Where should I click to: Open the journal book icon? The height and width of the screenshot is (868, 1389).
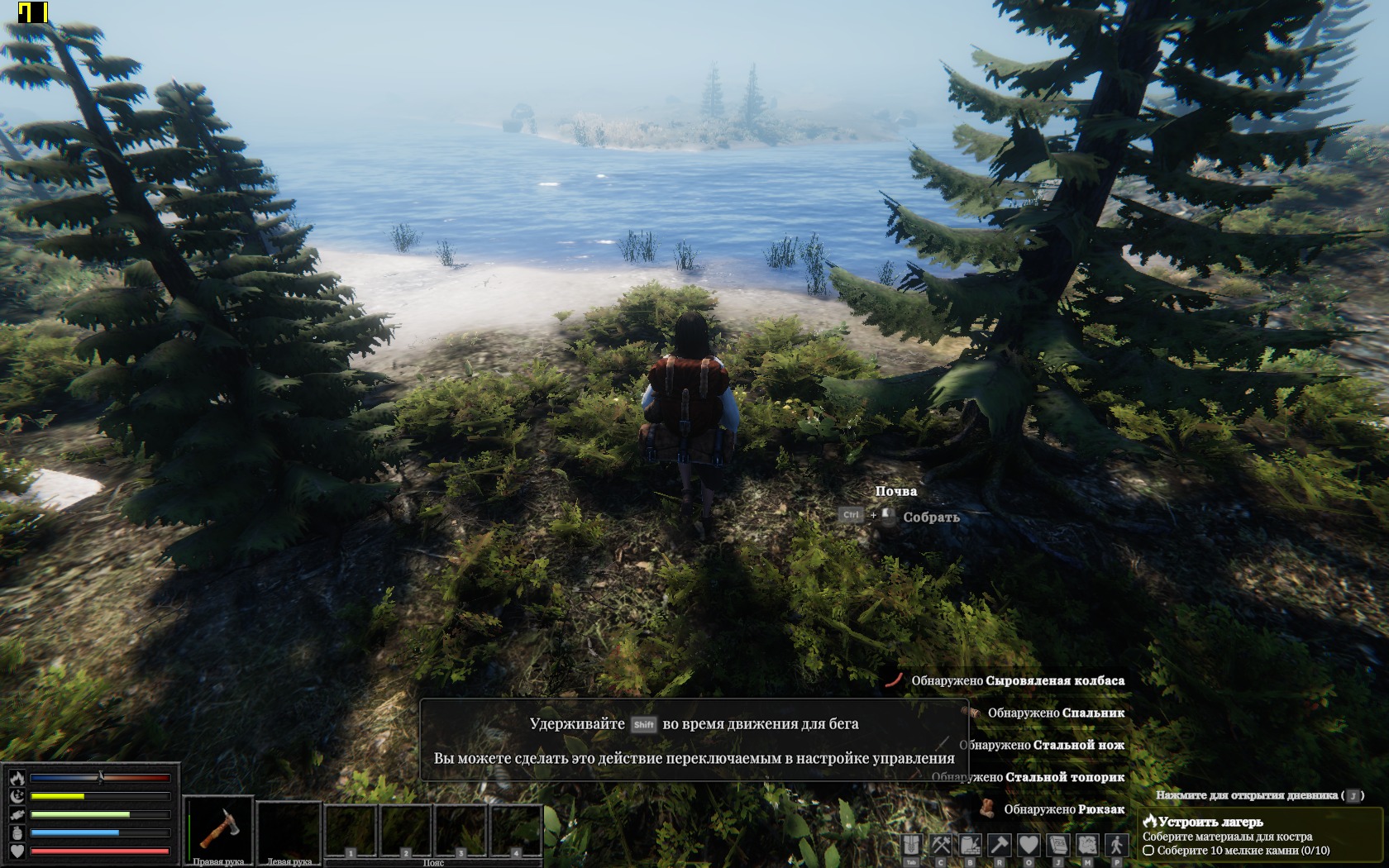tap(1057, 845)
